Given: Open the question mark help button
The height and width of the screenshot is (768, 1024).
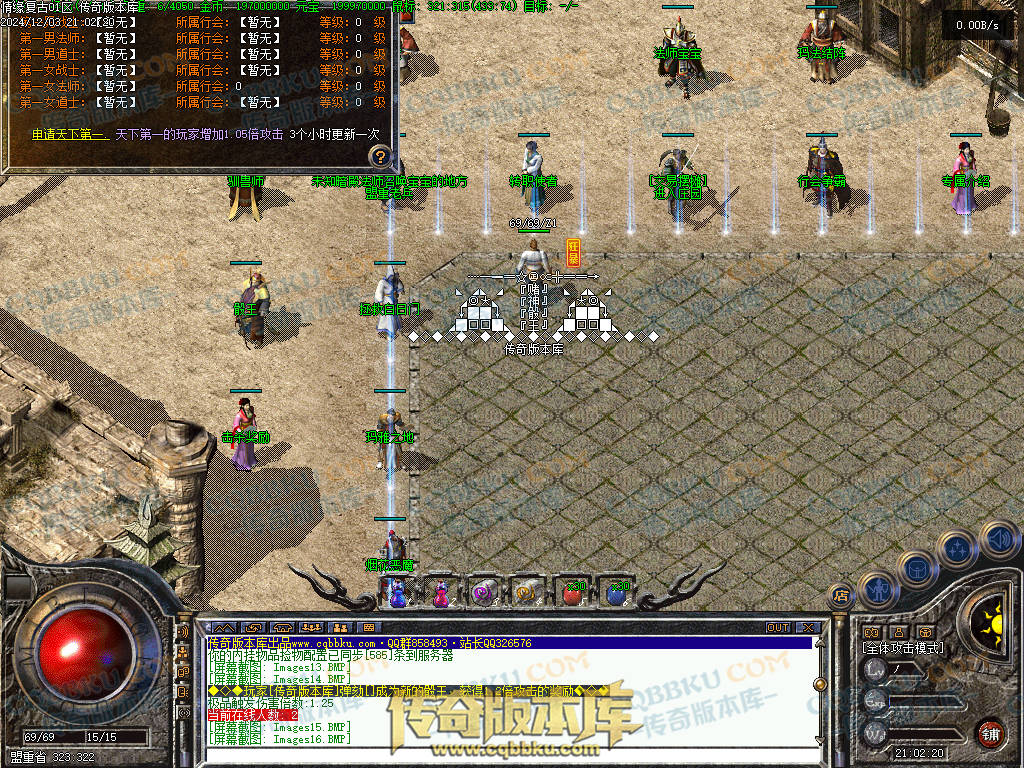Looking at the screenshot, I should point(380,156).
